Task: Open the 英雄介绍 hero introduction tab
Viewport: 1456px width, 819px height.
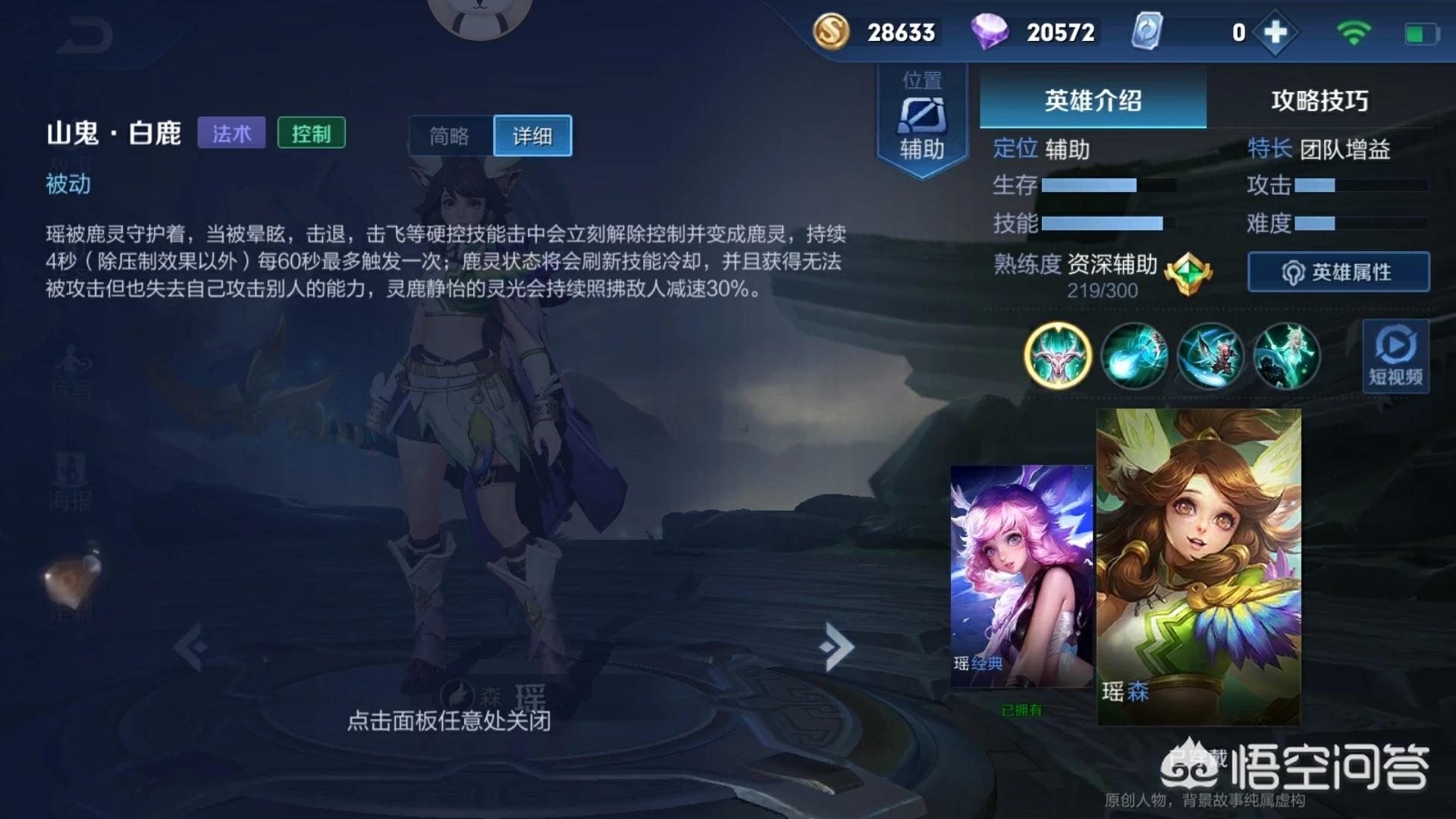Action: click(x=1094, y=101)
